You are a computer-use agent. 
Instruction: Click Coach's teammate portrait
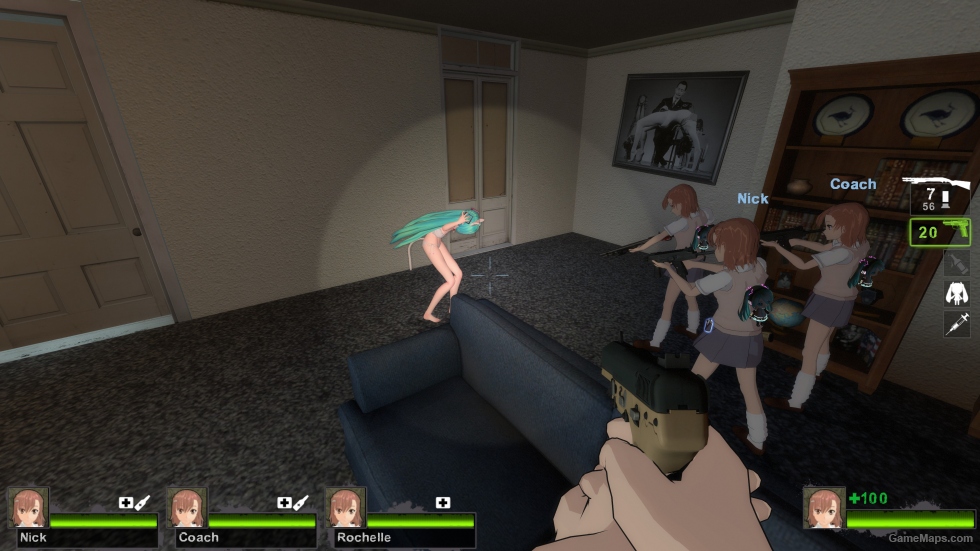187,507
